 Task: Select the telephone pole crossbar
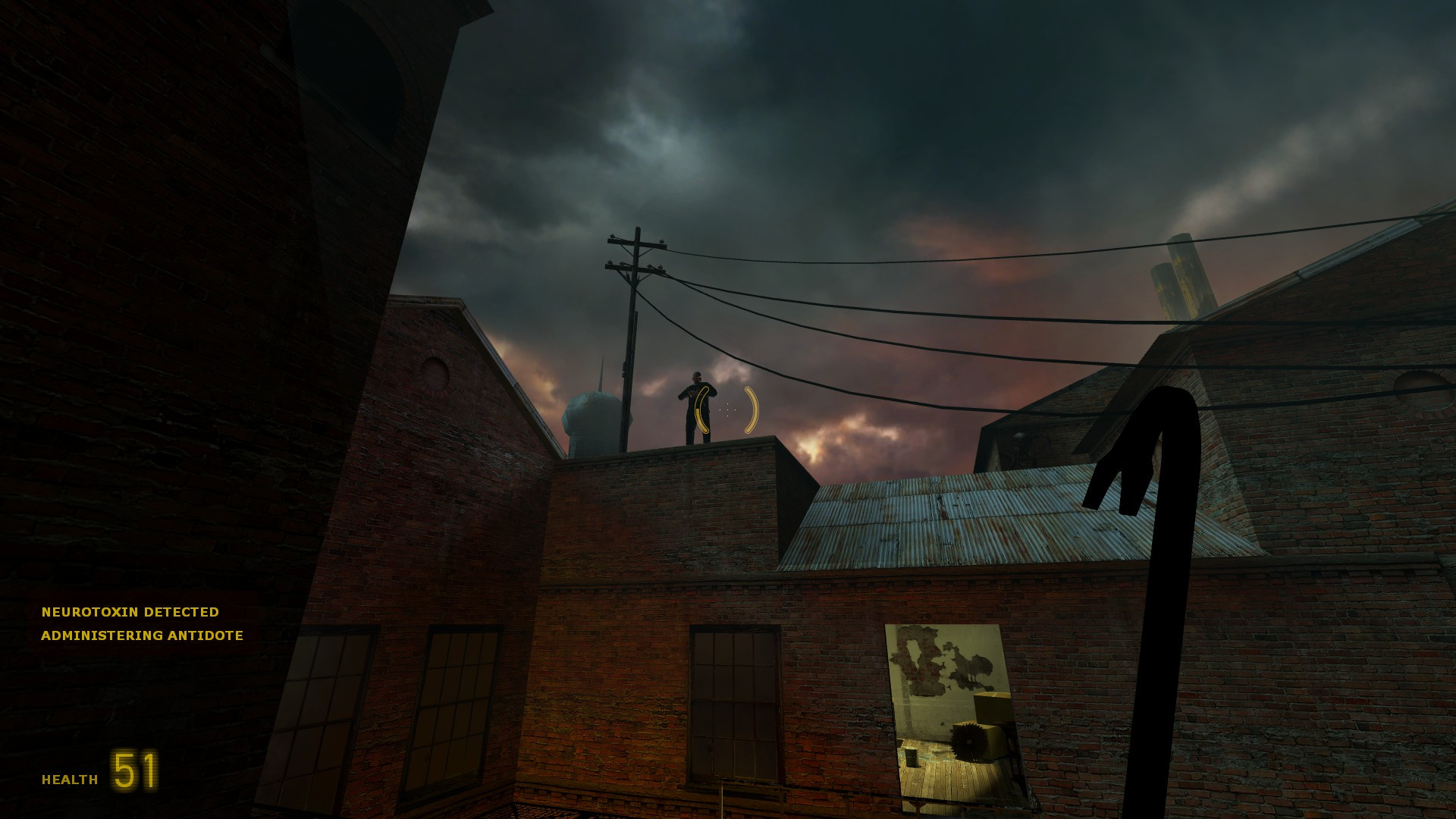(635, 243)
